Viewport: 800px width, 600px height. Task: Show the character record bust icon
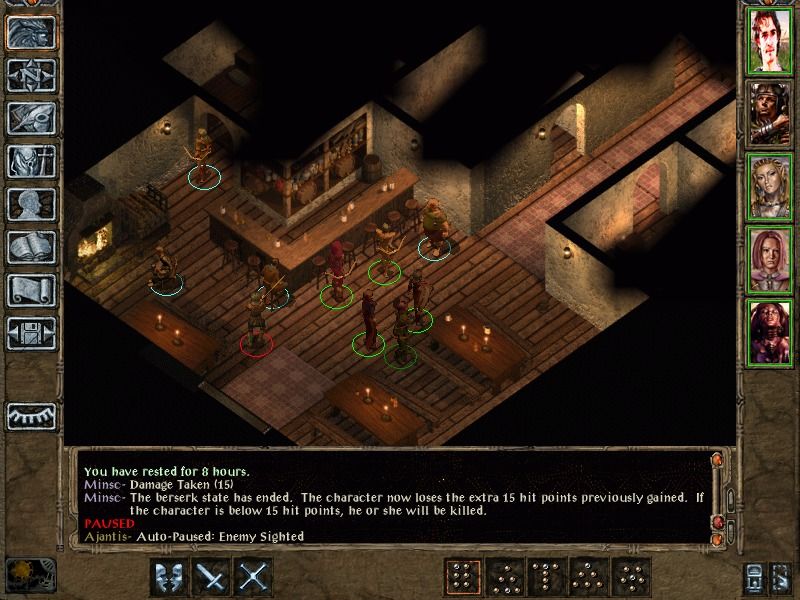coord(30,204)
